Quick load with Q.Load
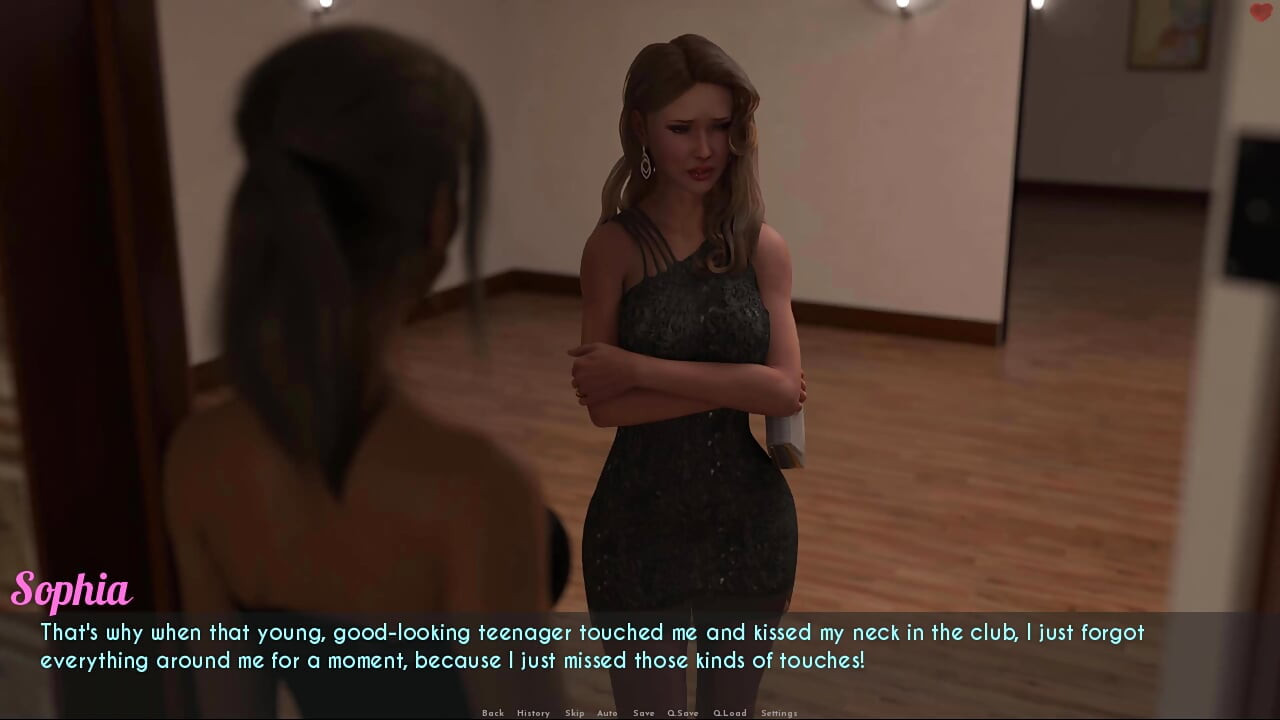Screen dimensions: 1280x720 click(729, 713)
